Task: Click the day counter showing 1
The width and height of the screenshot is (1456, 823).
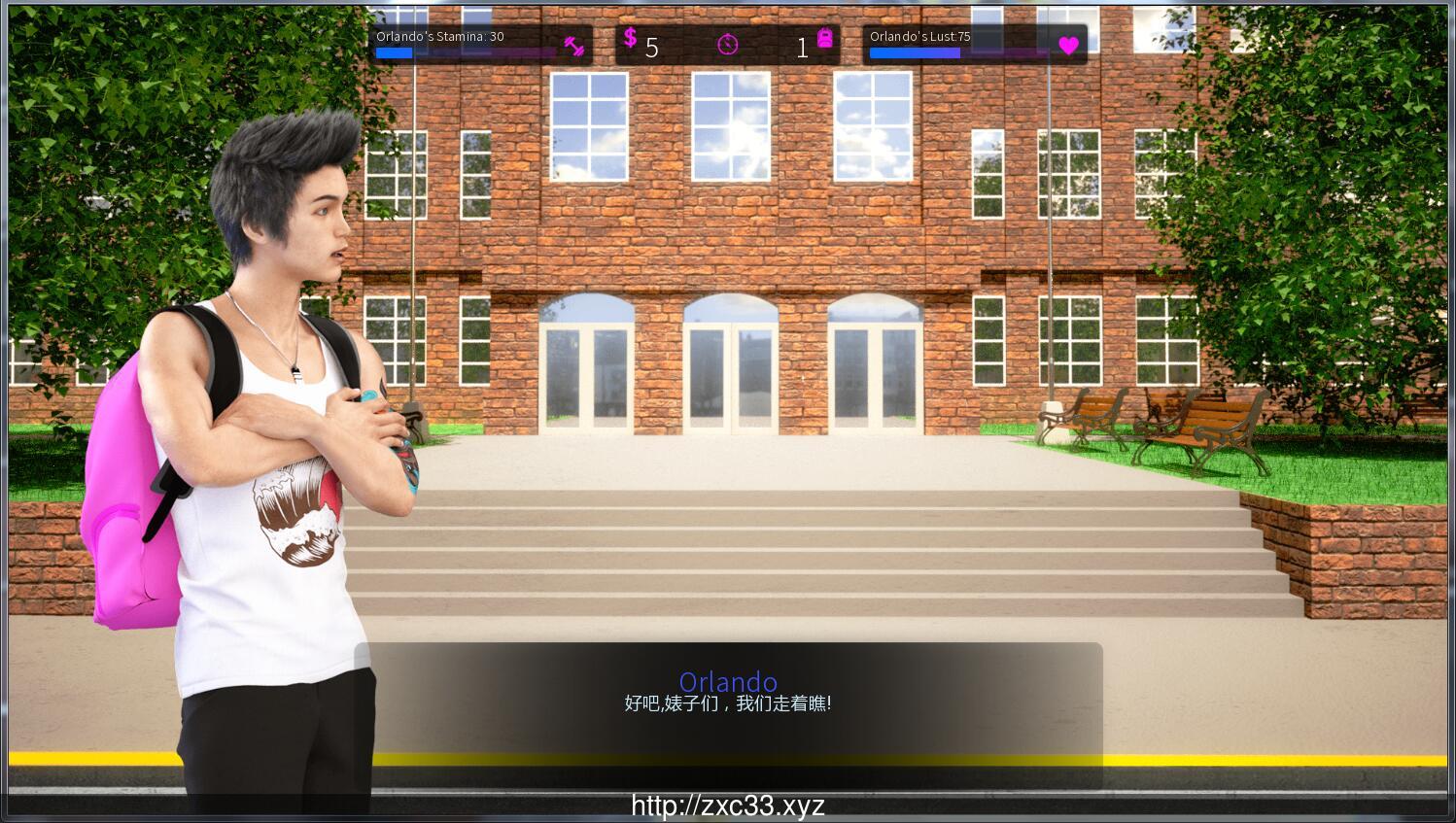Action: 802,48
